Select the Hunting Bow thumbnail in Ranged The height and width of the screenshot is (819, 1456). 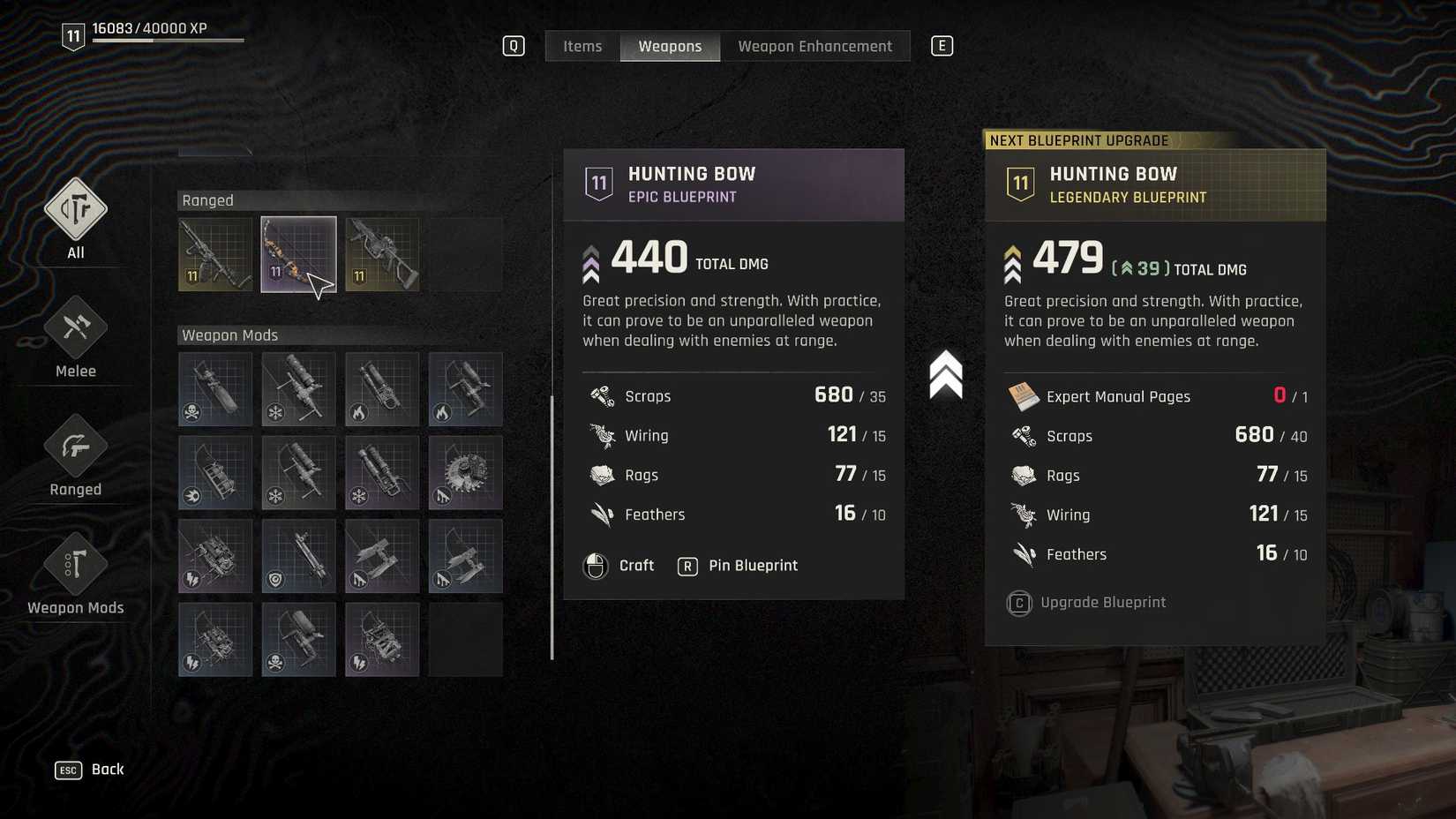coord(298,254)
